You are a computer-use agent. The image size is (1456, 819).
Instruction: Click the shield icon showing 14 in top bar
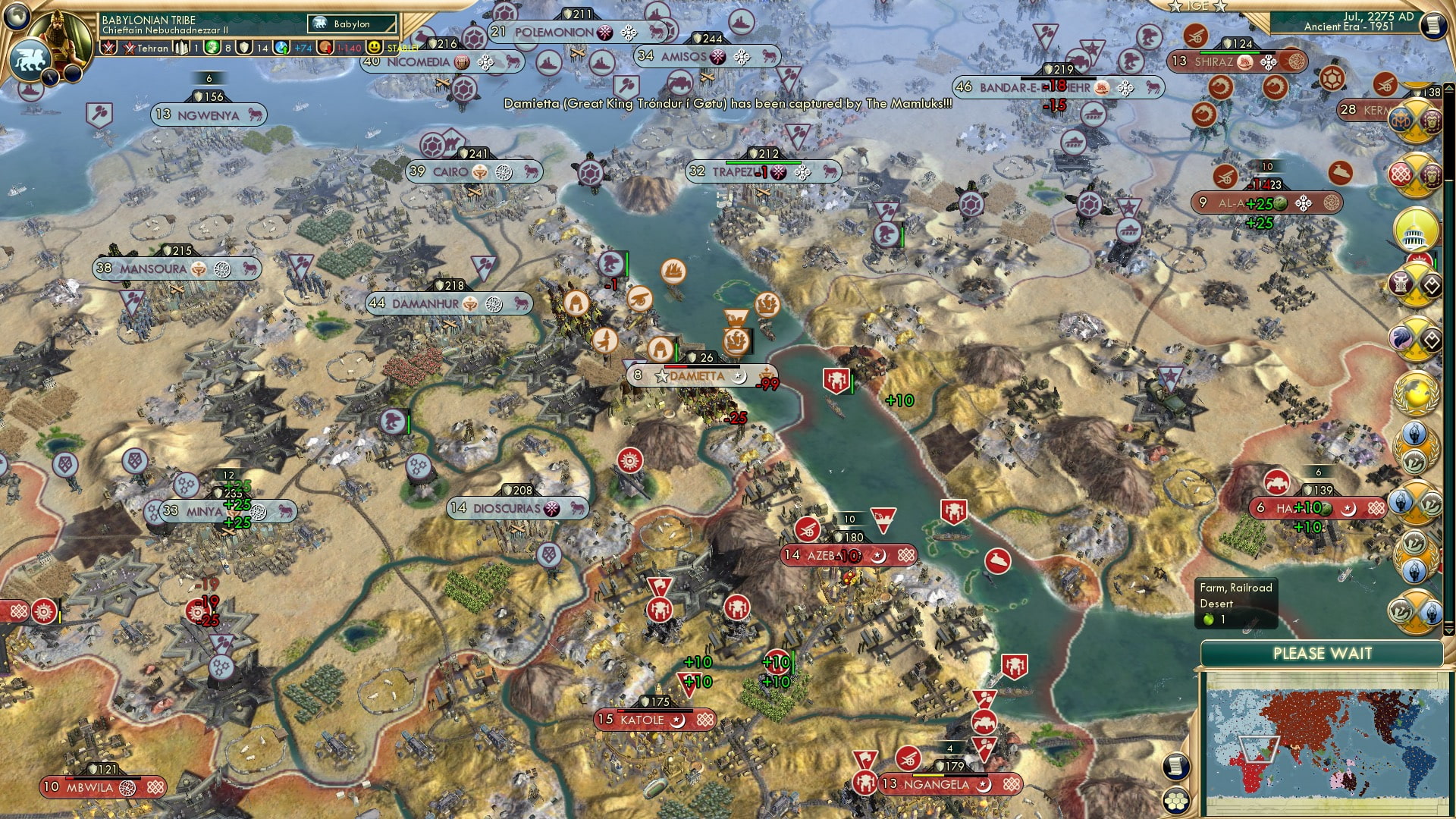(243, 49)
